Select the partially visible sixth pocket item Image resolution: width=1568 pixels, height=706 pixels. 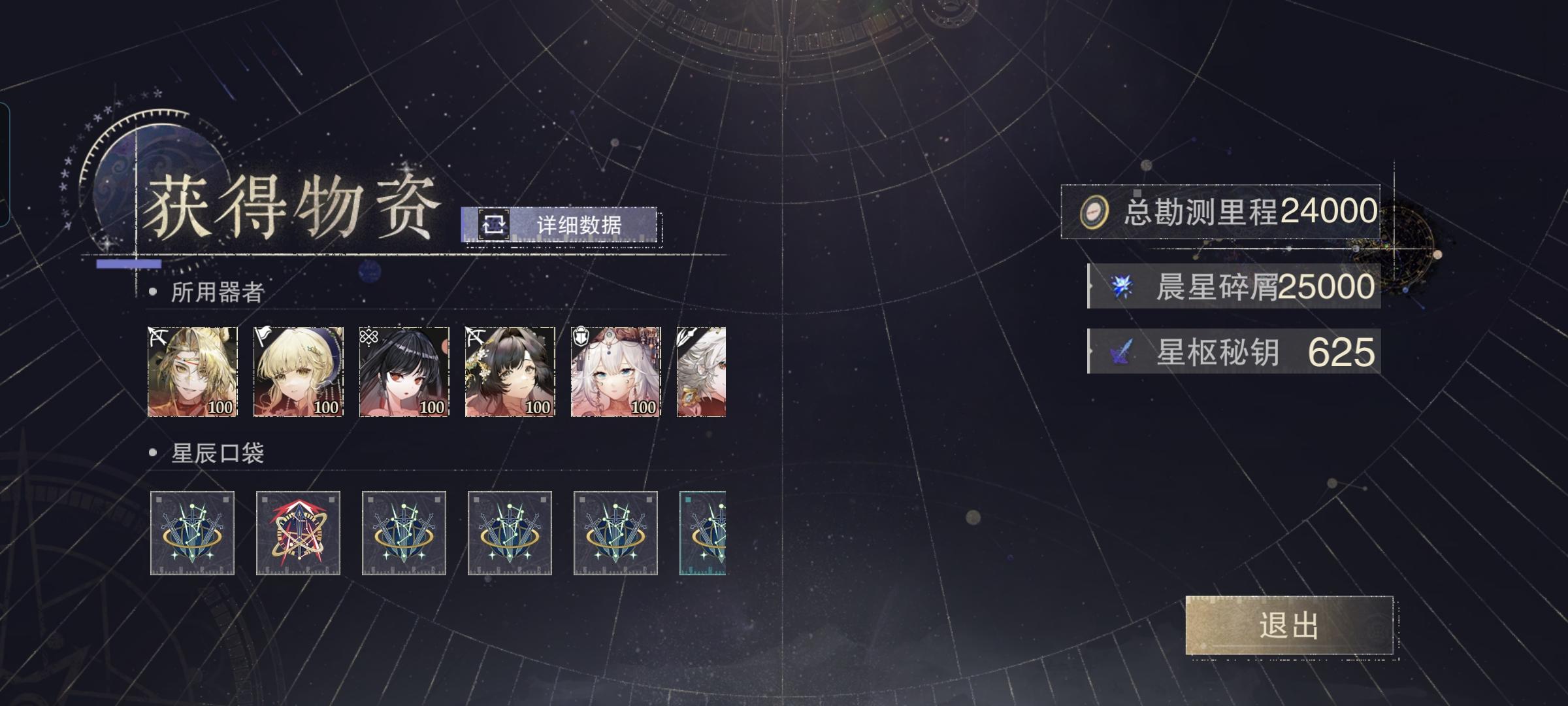pos(702,533)
